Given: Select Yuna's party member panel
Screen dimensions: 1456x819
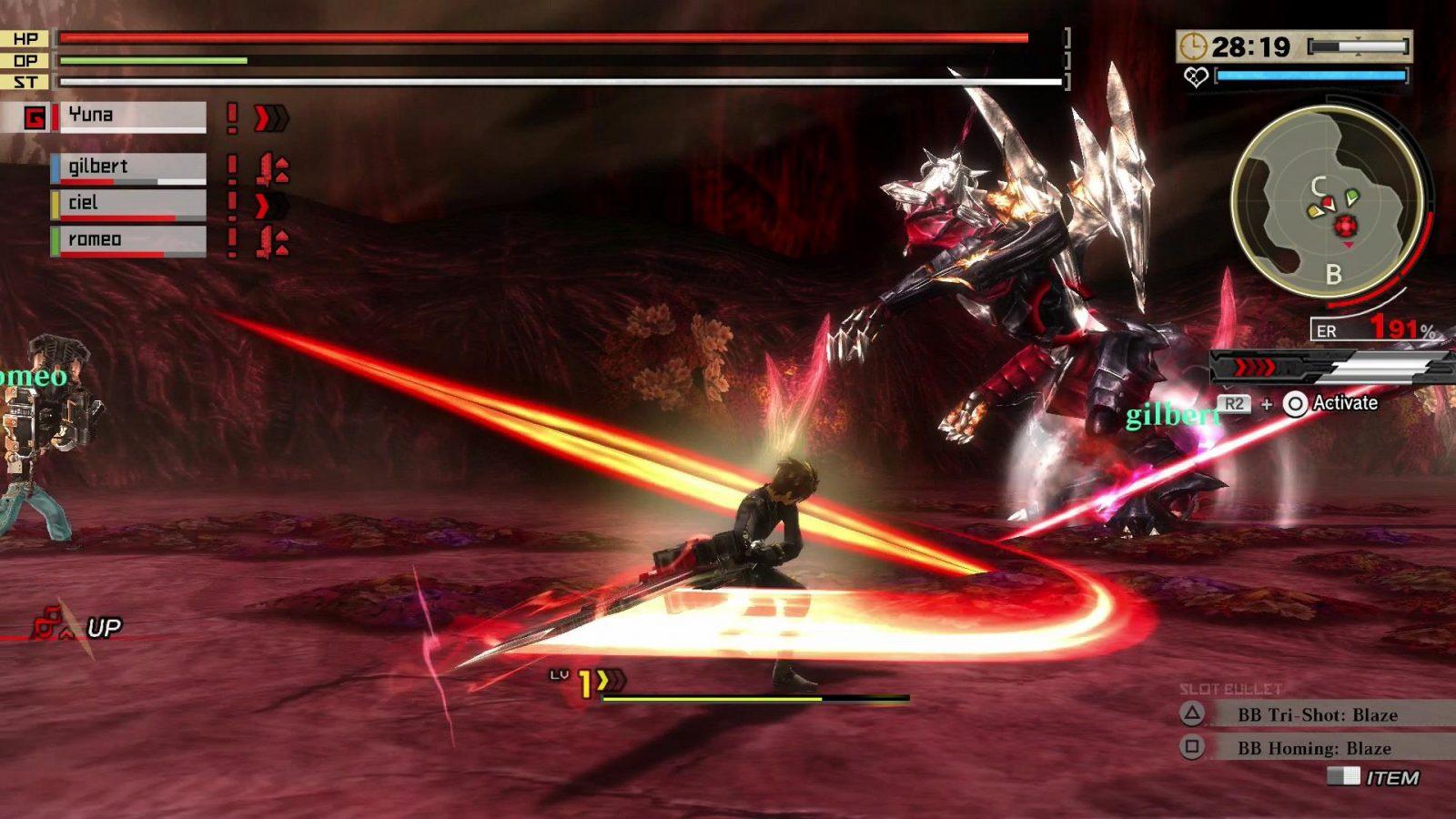Looking at the screenshot, I should (x=132, y=116).
